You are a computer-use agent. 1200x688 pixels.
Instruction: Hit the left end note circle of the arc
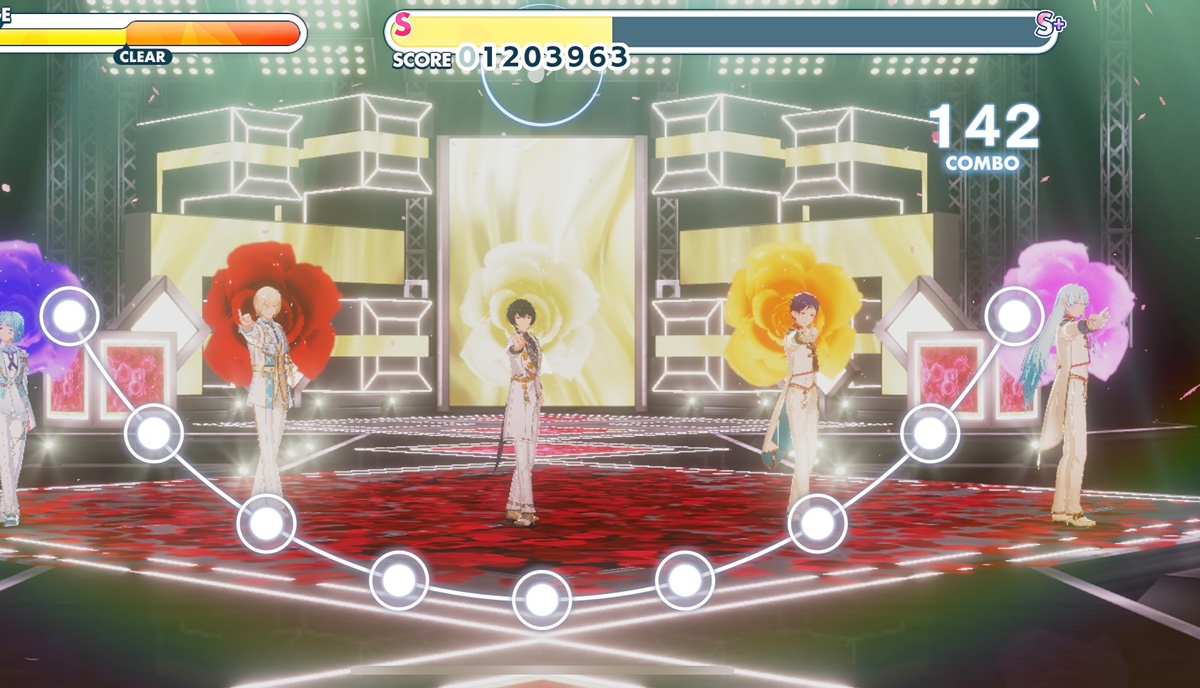[x=69, y=316]
